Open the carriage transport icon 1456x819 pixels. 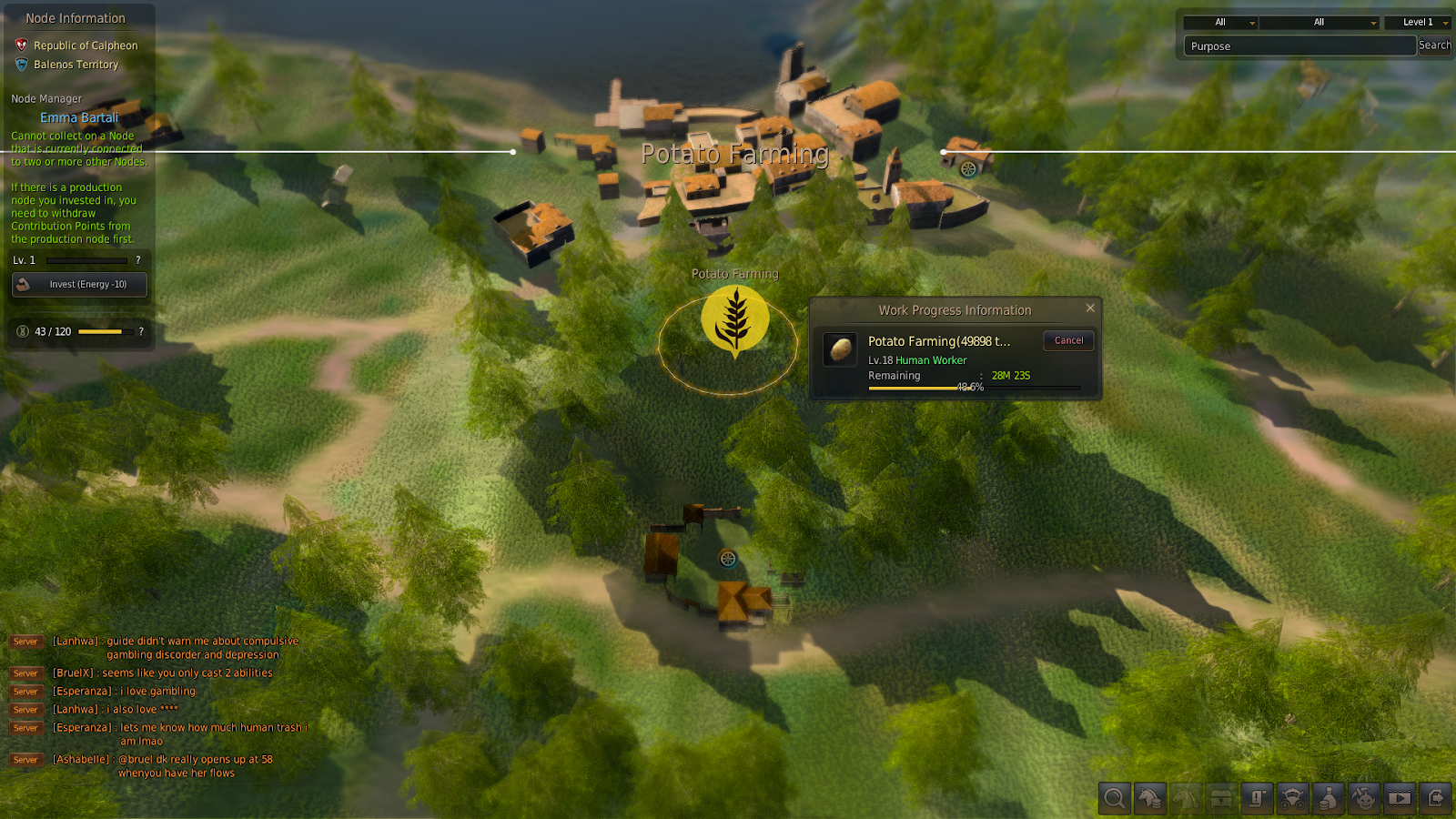(x=1292, y=799)
